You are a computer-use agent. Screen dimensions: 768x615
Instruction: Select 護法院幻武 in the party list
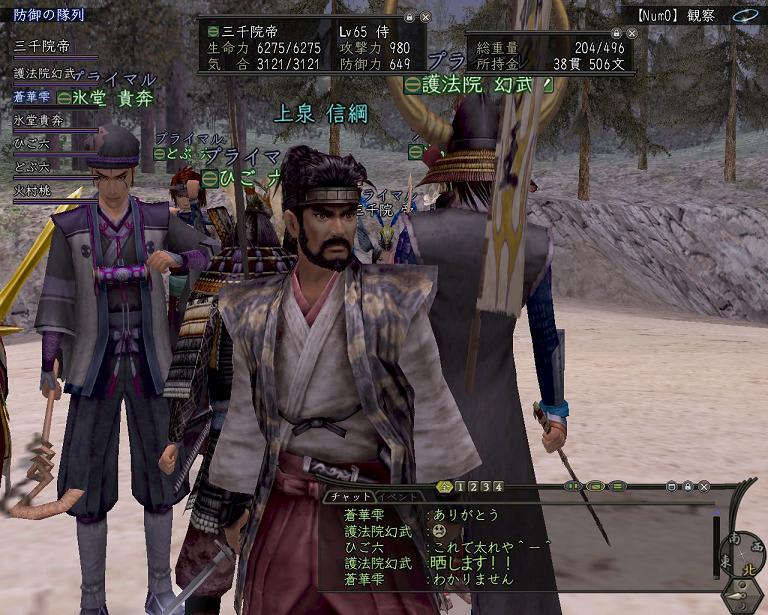45,73
